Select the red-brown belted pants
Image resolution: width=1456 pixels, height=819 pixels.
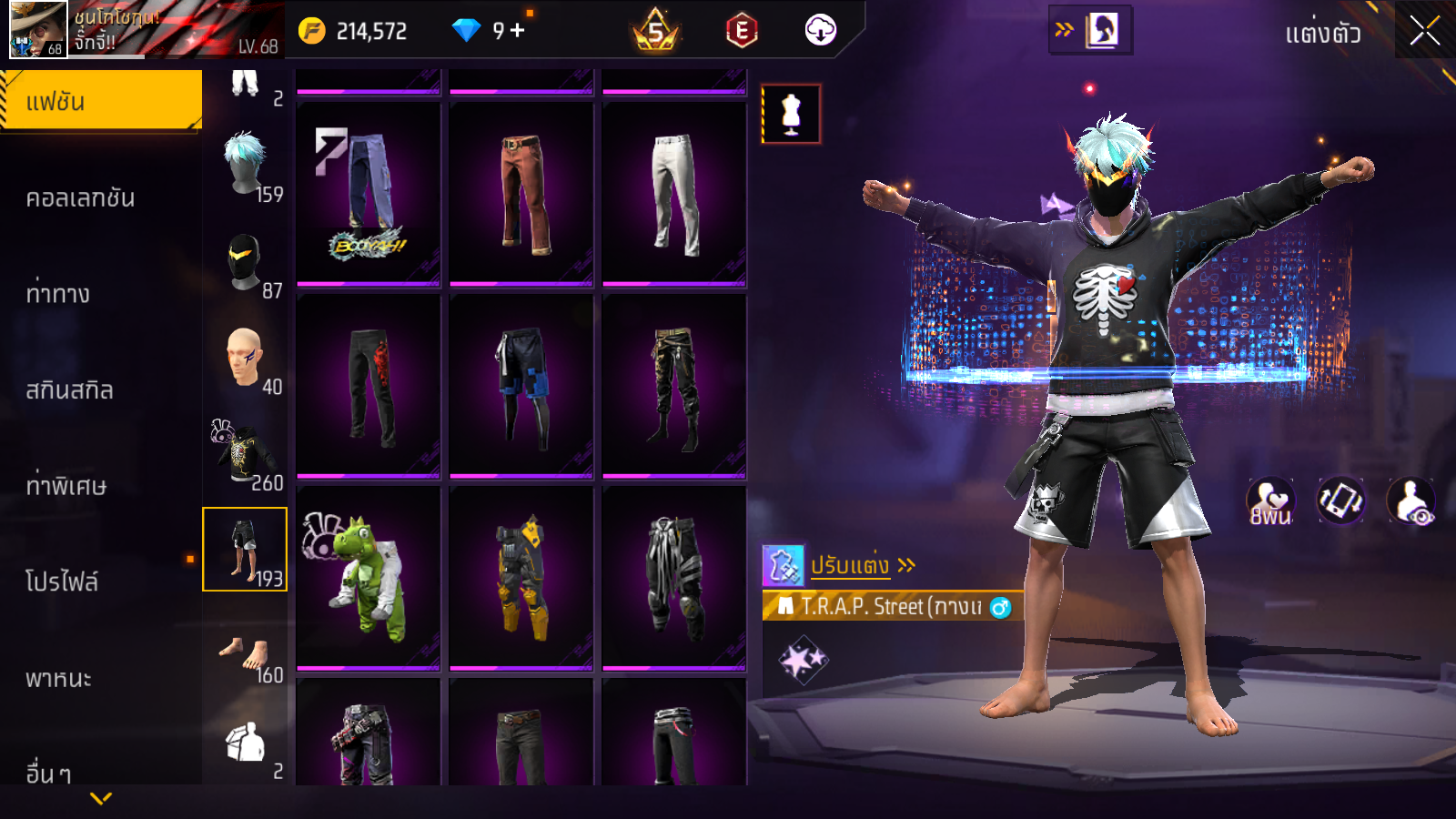pos(521,194)
